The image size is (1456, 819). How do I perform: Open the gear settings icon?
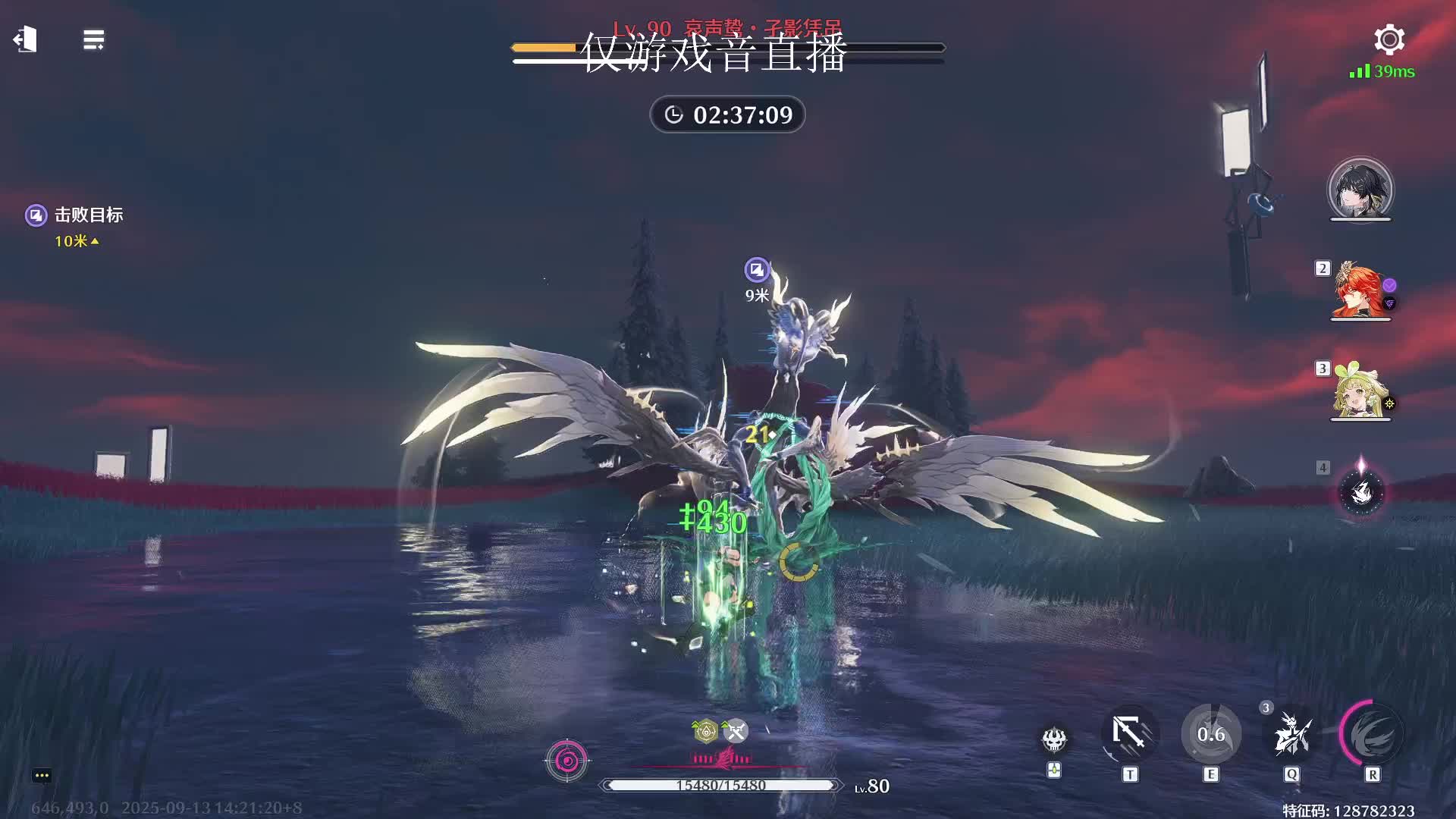click(1389, 39)
